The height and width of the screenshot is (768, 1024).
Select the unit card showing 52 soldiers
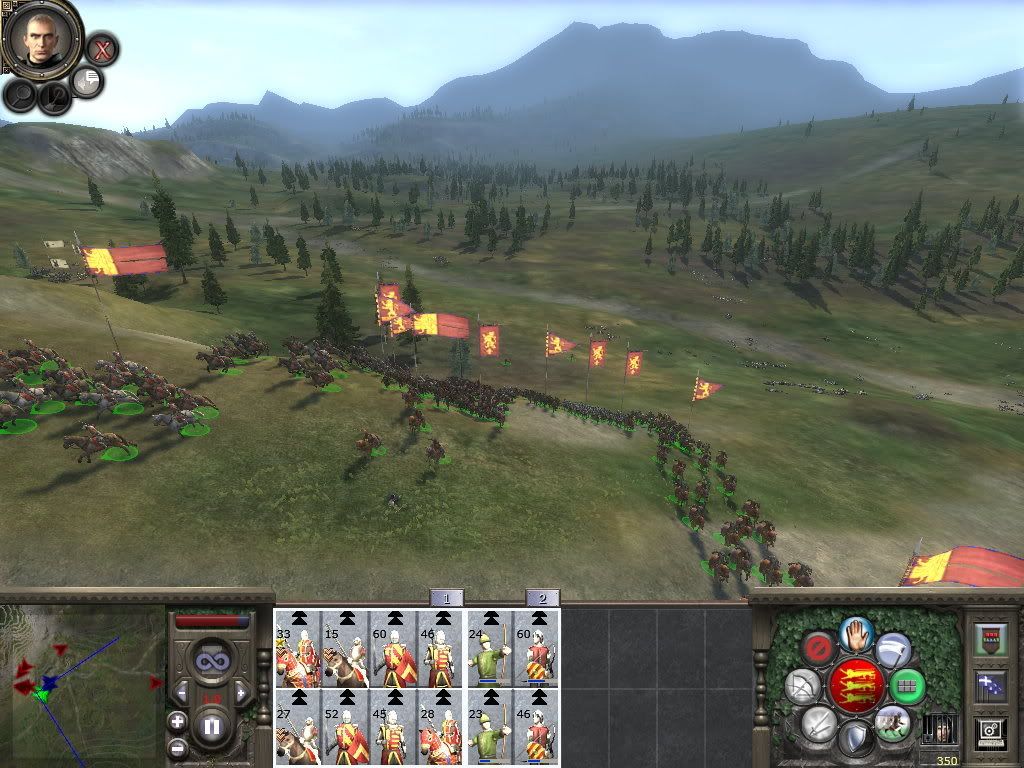[345, 727]
